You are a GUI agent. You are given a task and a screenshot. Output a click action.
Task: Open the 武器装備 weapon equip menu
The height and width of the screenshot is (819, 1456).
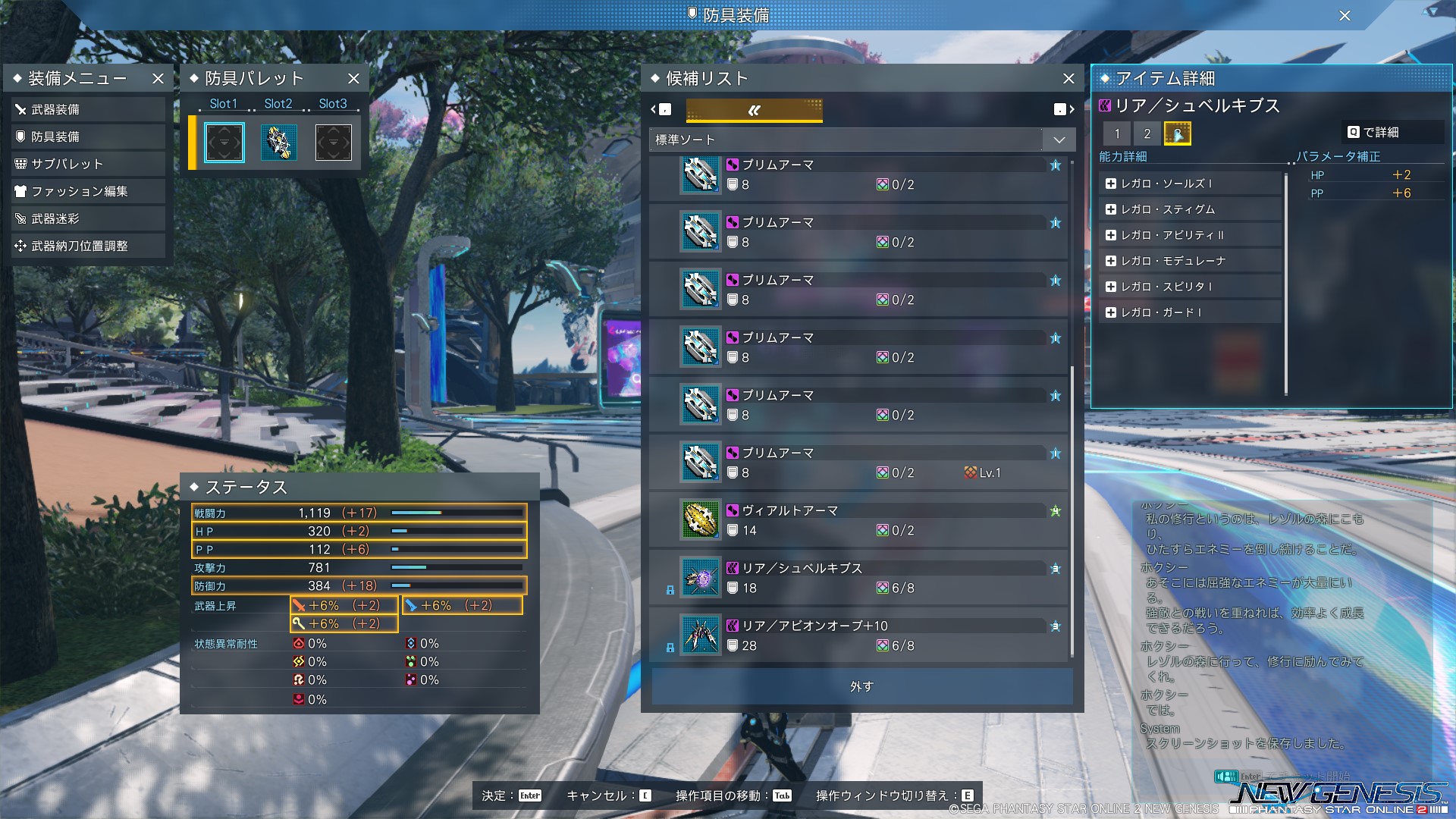tap(87, 110)
